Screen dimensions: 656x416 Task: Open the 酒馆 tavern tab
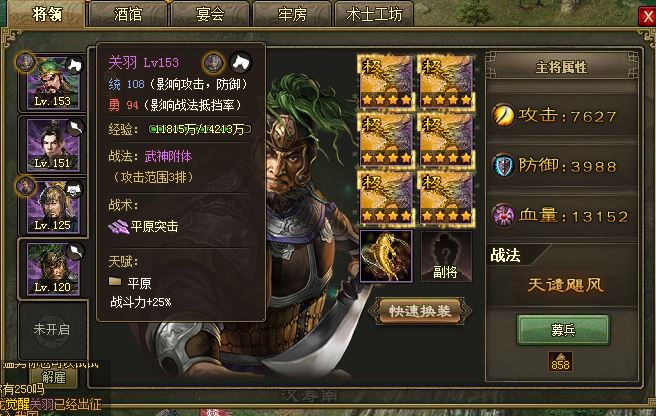(127, 15)
